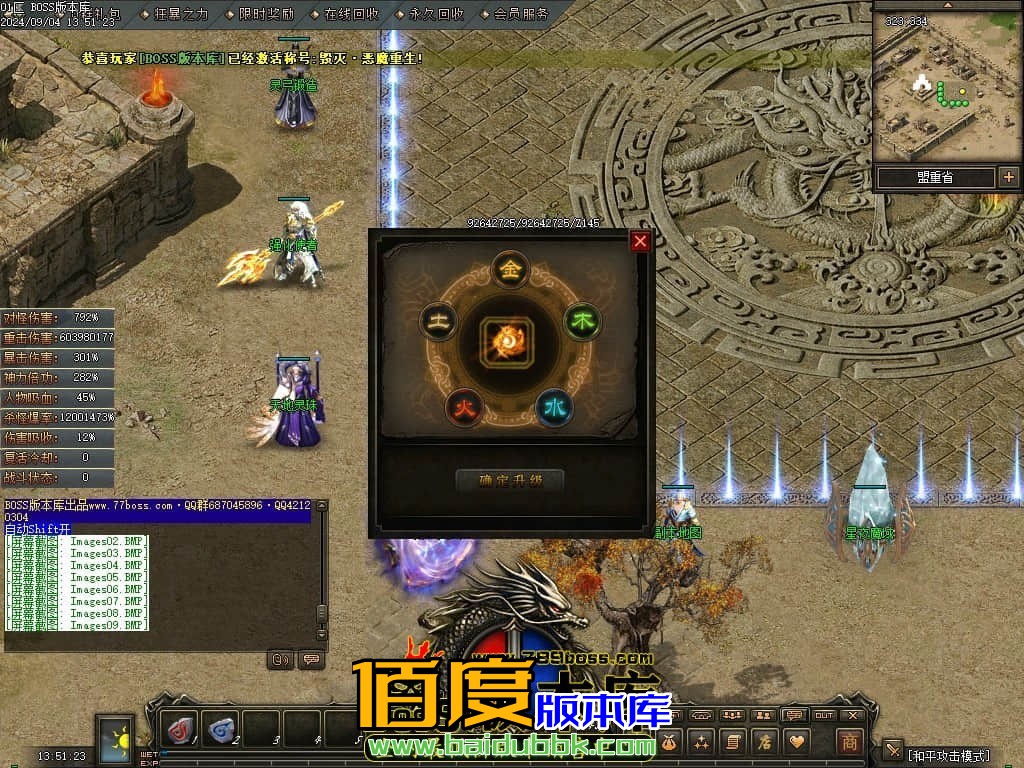This screenshot has height=768, width=1024.
Task: Click the plus button beside 盟重省
Action: coord(1008,177)
